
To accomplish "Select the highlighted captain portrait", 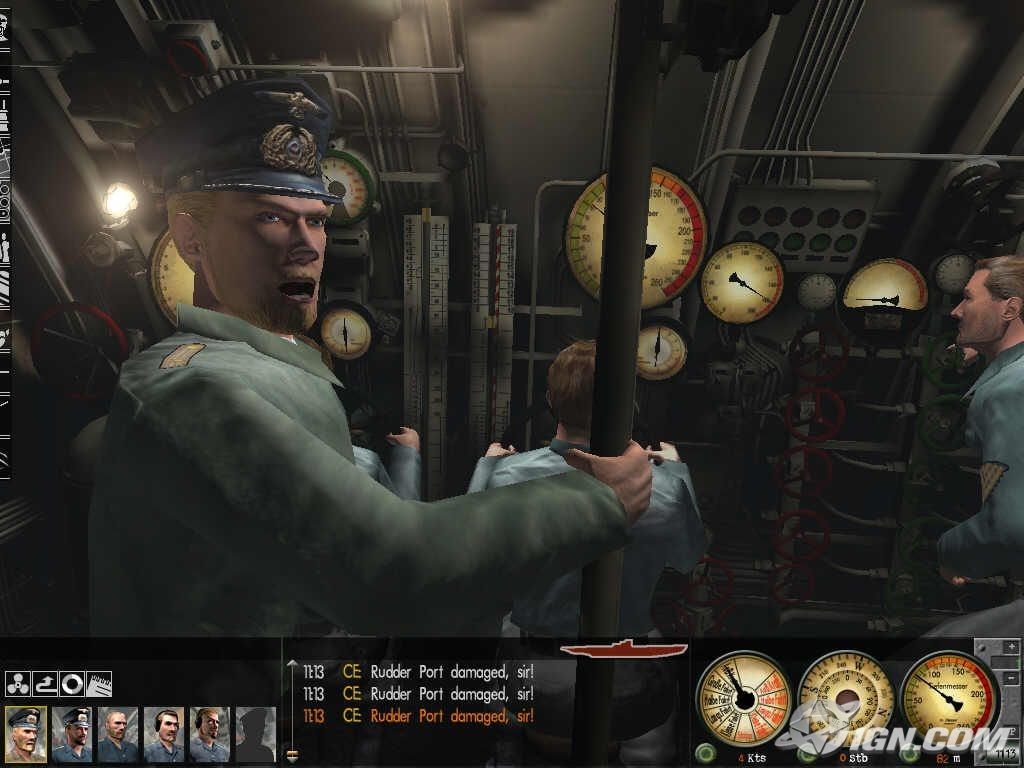I will coord(25,734).
